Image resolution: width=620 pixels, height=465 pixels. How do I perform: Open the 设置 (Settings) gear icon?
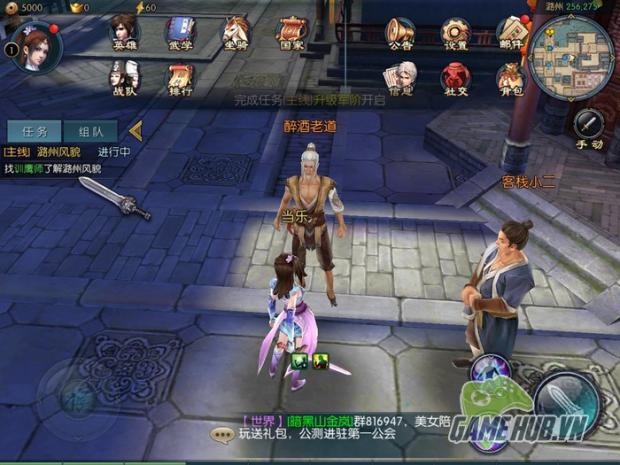(x=456, y=30)
